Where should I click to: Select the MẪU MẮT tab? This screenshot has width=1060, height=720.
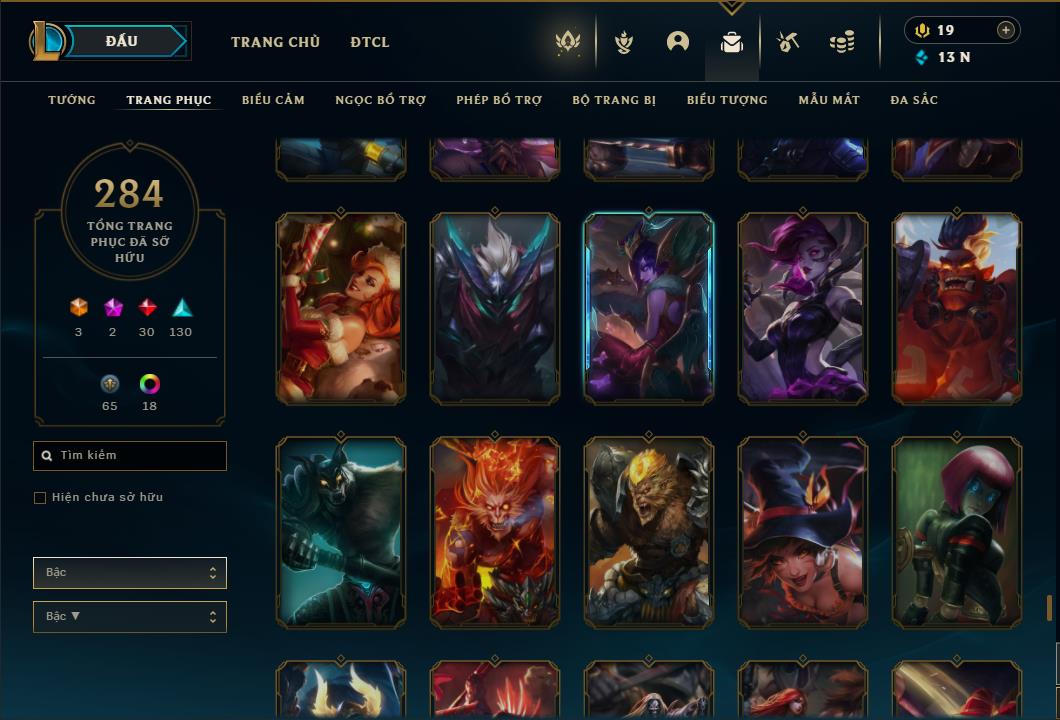(829, 100)
